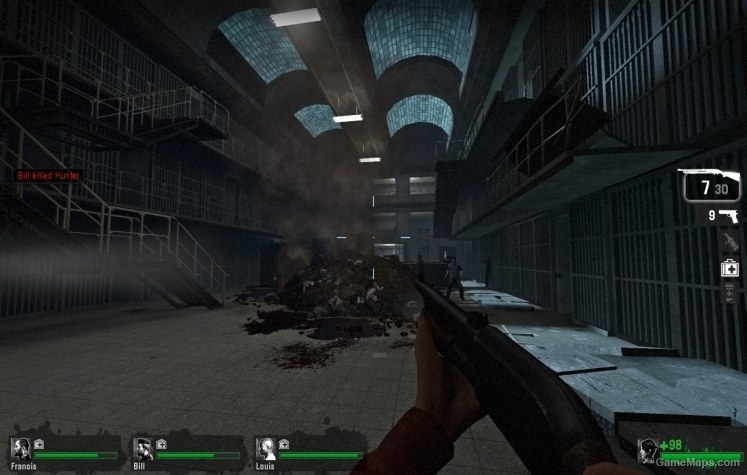This screenshot has height=475, width=747.
Task: Click Louis's teammate portrait
Action: click(266, 447)
